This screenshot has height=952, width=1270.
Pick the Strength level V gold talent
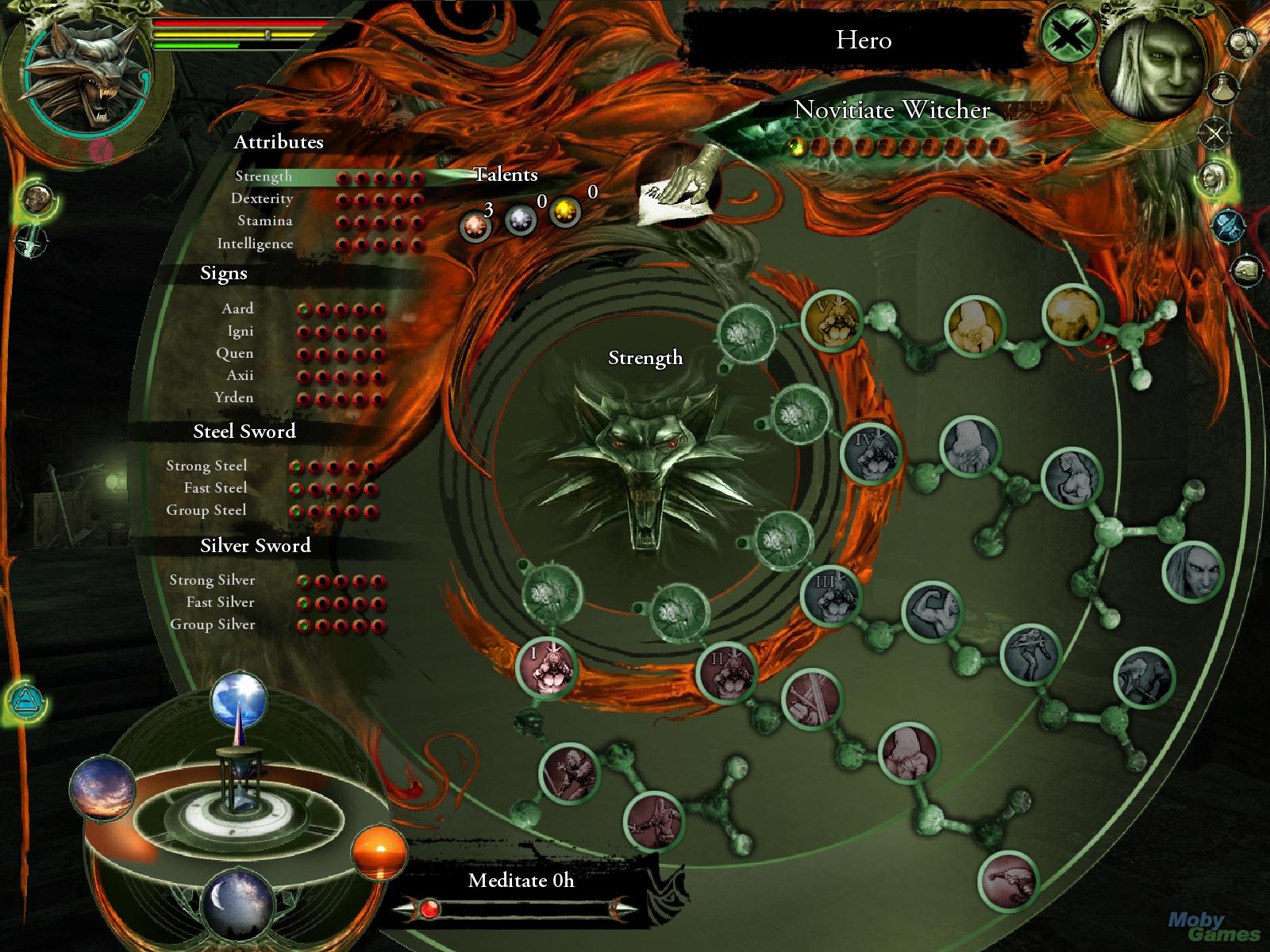tap(830, 320)
